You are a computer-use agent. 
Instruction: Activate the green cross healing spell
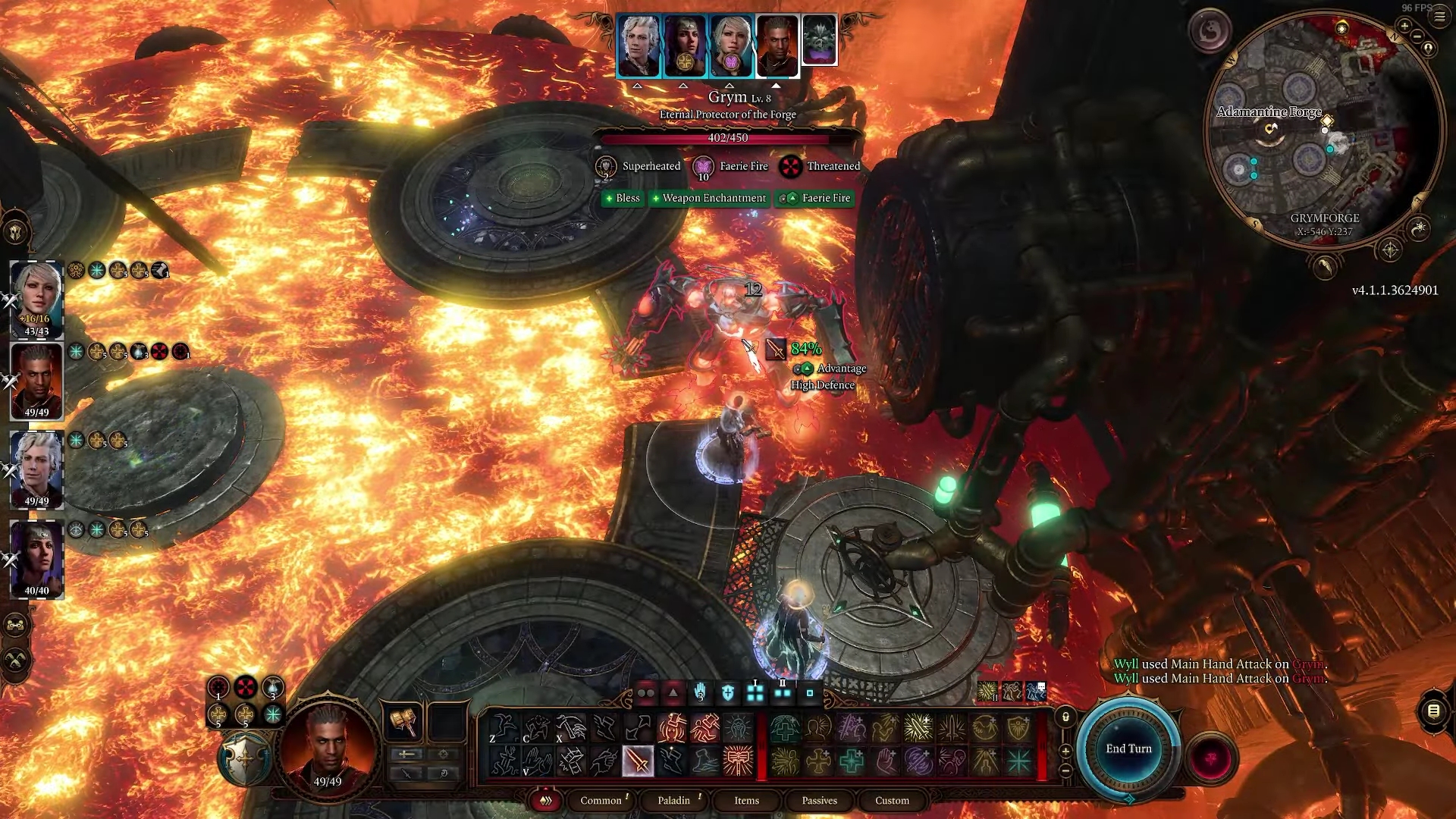coord(852,761)
